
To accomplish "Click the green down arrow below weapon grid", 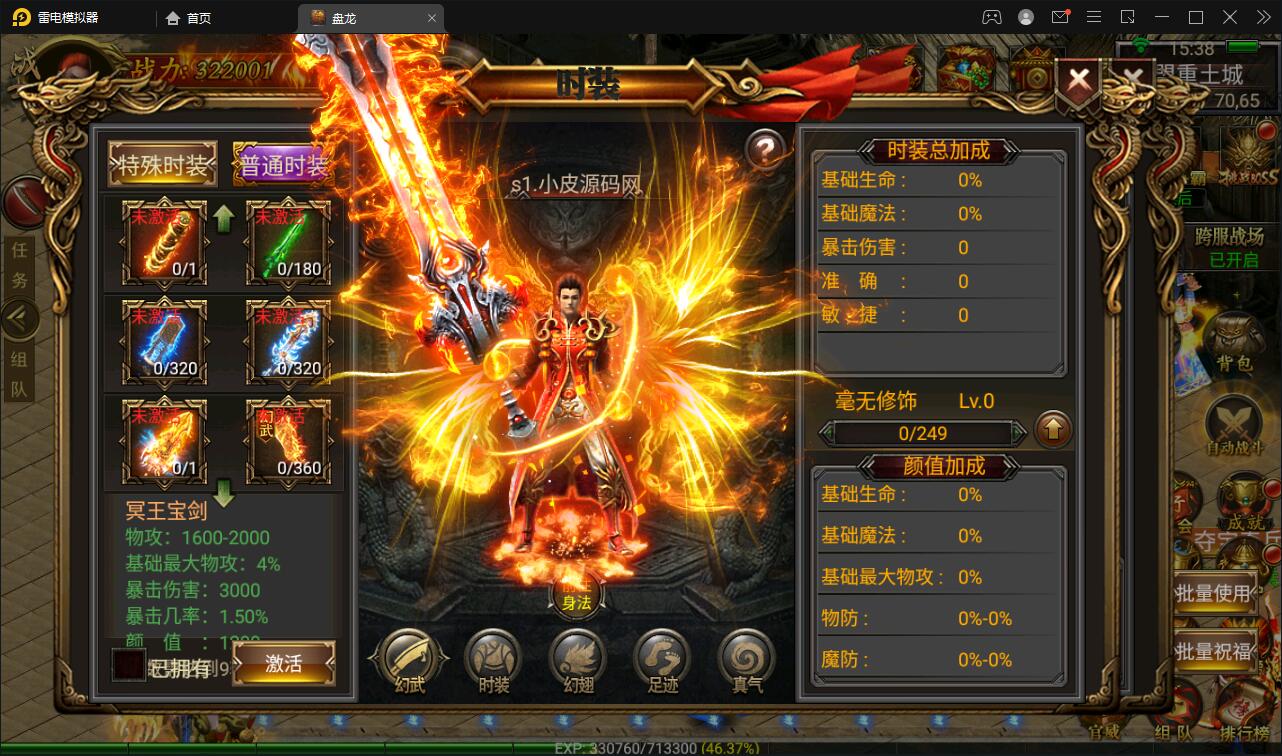I will tap(223, 493).
